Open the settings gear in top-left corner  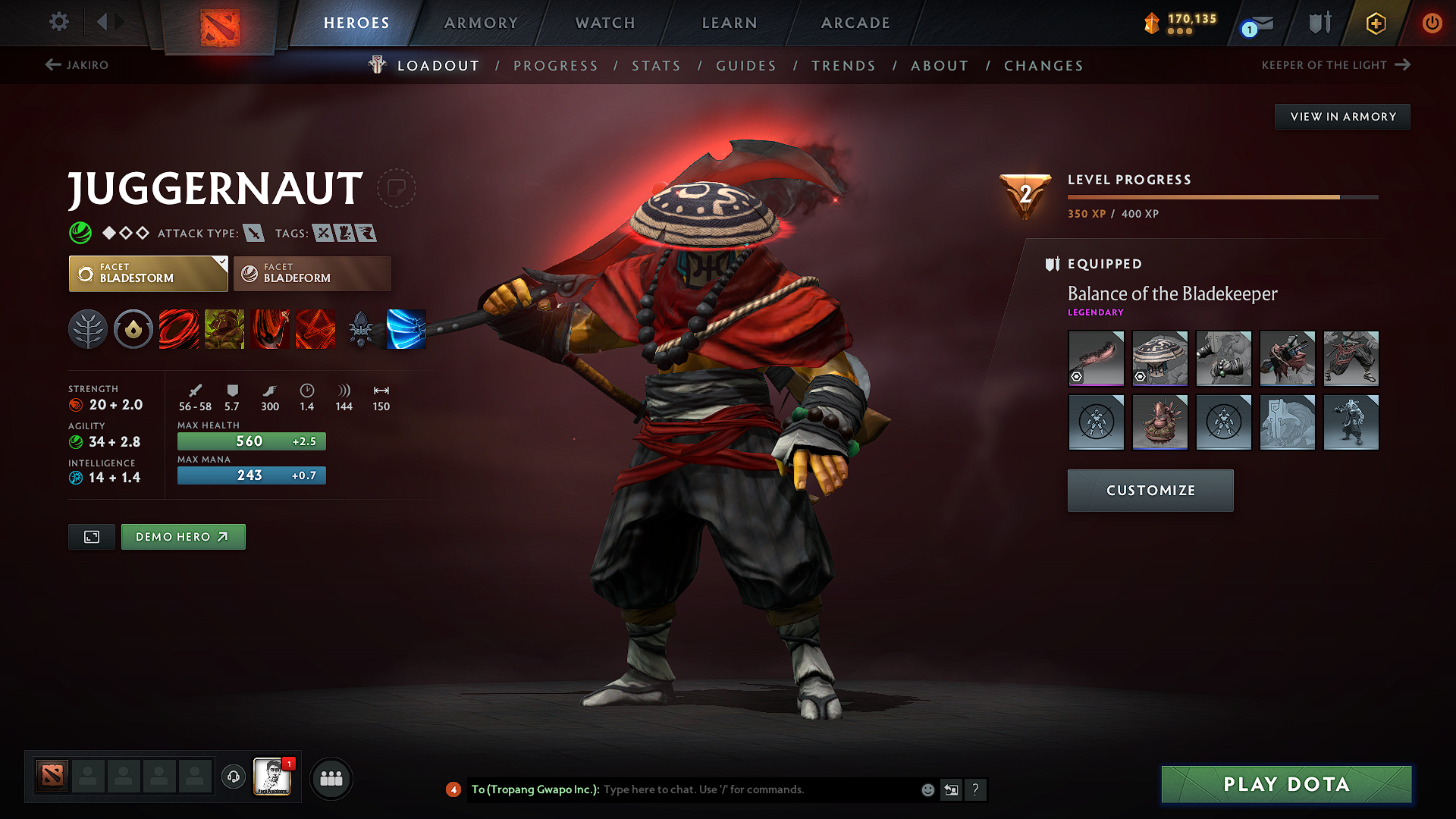[x=58, y=22]
